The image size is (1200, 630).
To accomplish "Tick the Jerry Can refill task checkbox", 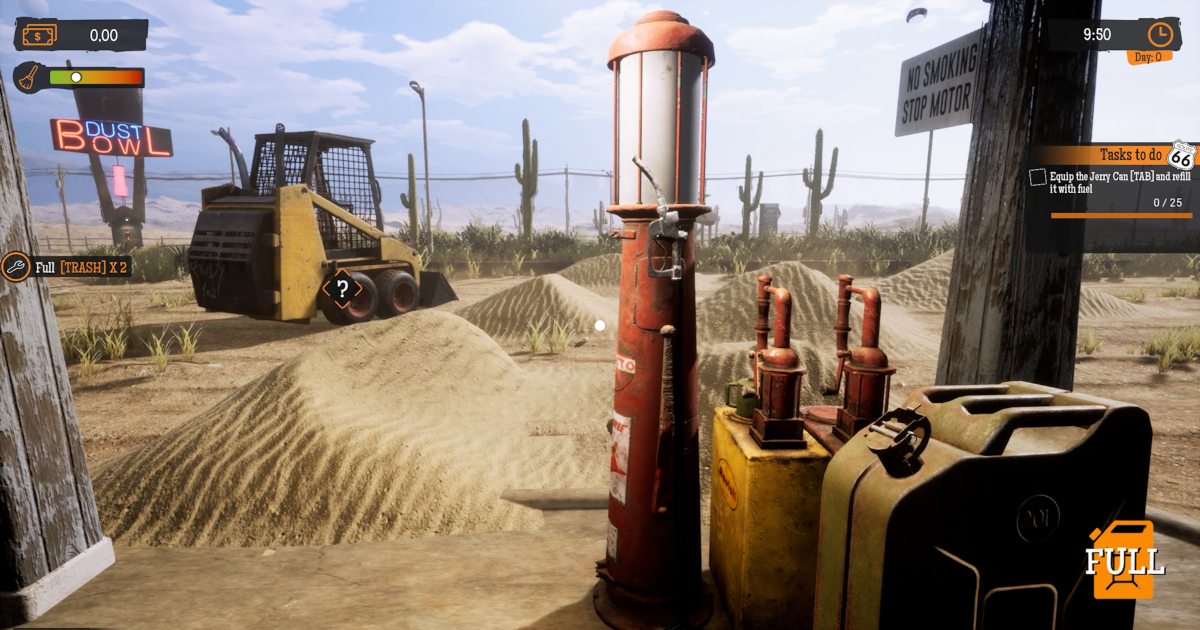I will [x=1038, y=177].
